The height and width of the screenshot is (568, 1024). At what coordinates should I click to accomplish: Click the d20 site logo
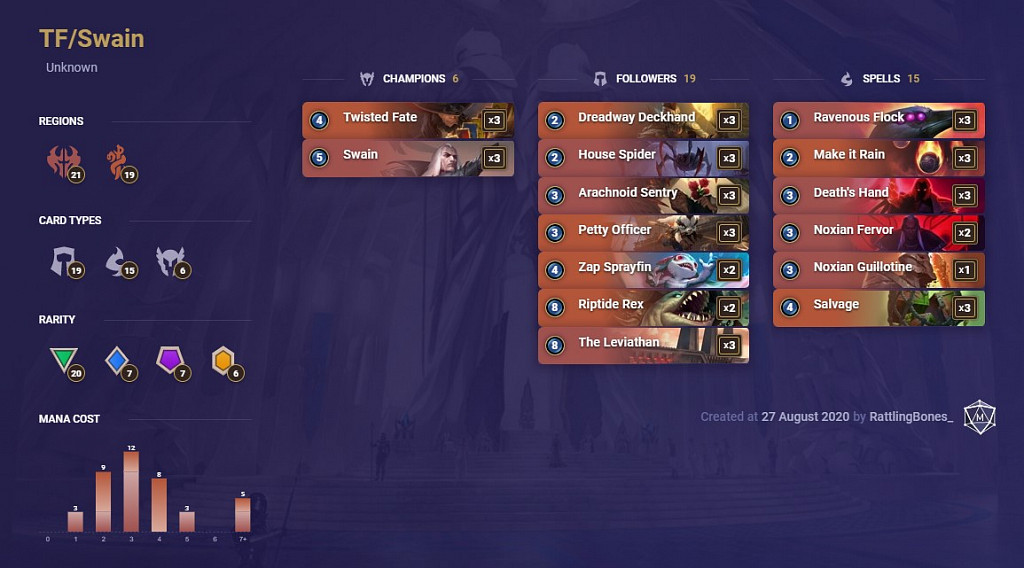979,417
